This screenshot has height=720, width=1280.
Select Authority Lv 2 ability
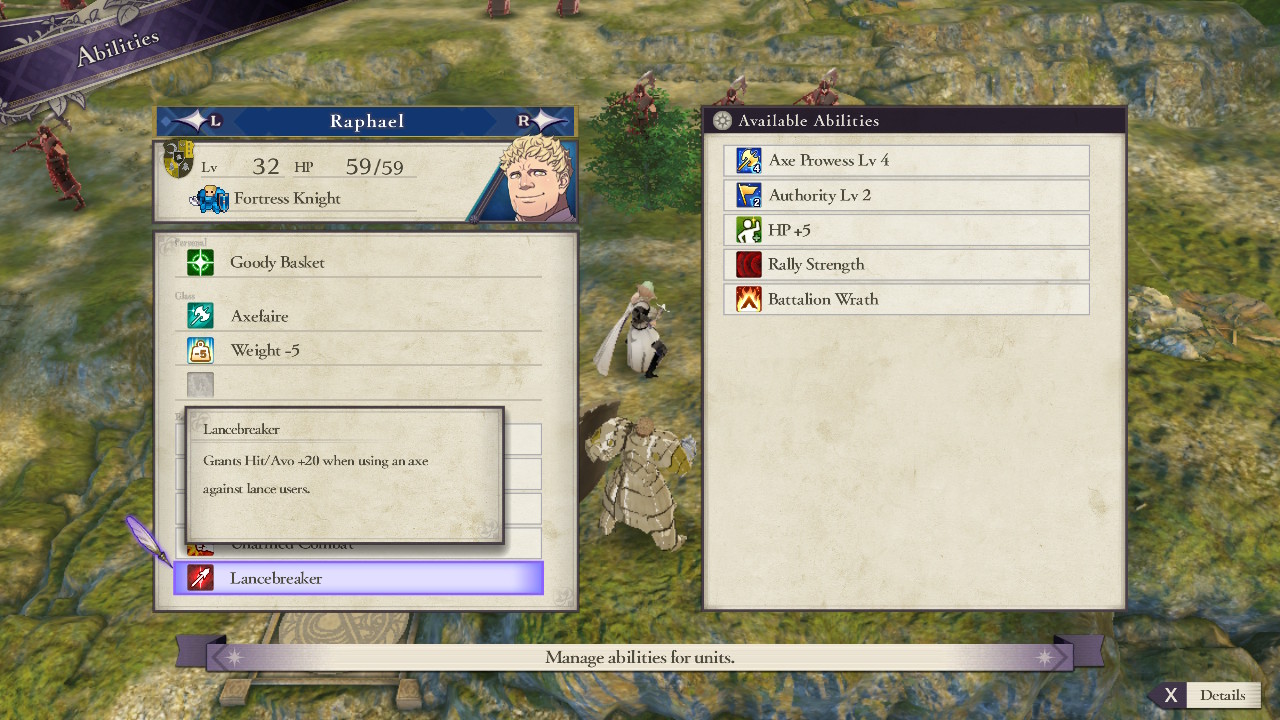click(x=906, y=195)
